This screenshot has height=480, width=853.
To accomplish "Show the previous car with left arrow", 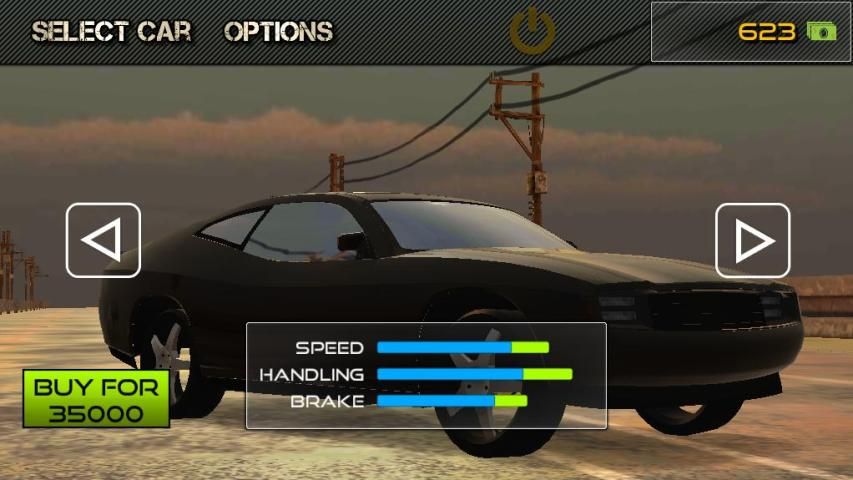I will pos(103,240).
